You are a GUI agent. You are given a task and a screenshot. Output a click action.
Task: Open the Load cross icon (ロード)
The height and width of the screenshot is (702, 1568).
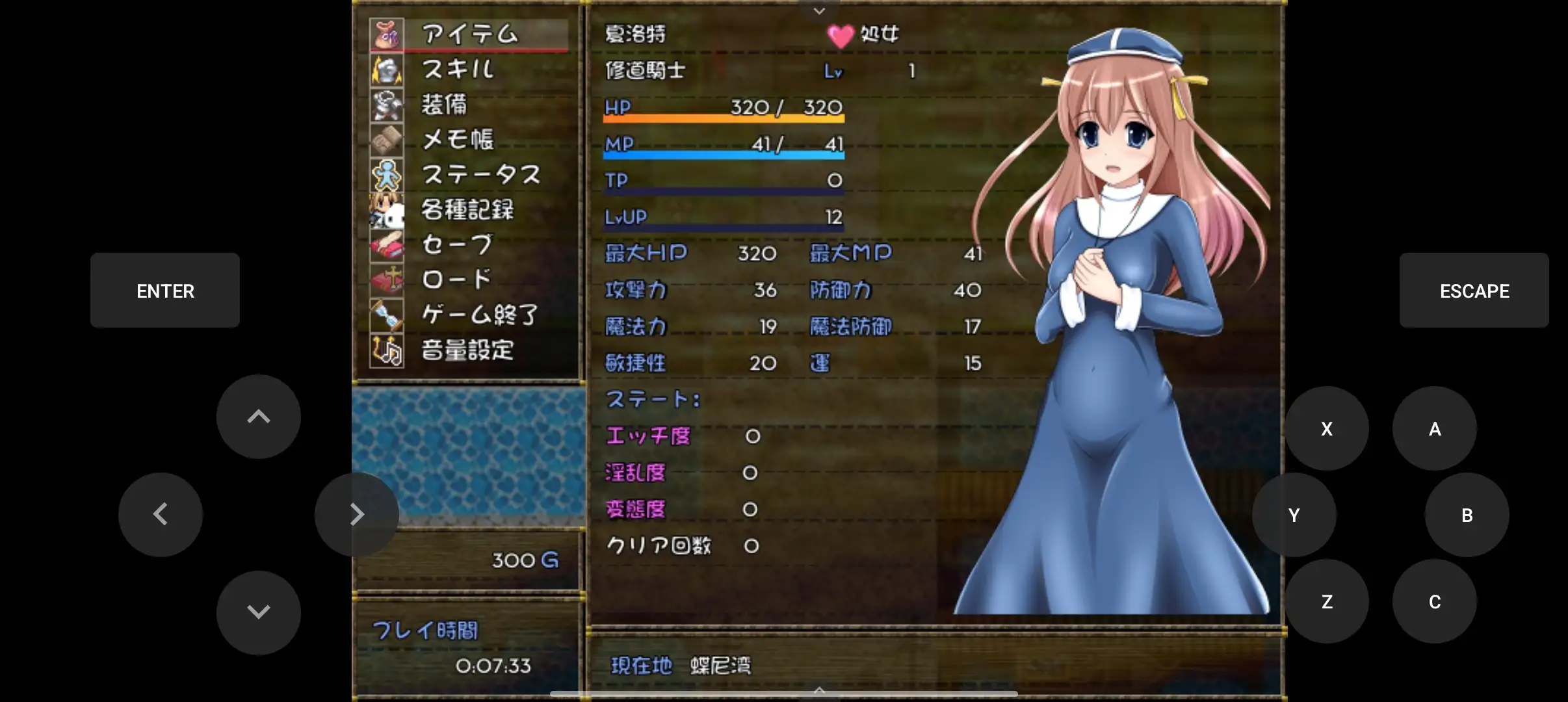(x=387, y=280)
